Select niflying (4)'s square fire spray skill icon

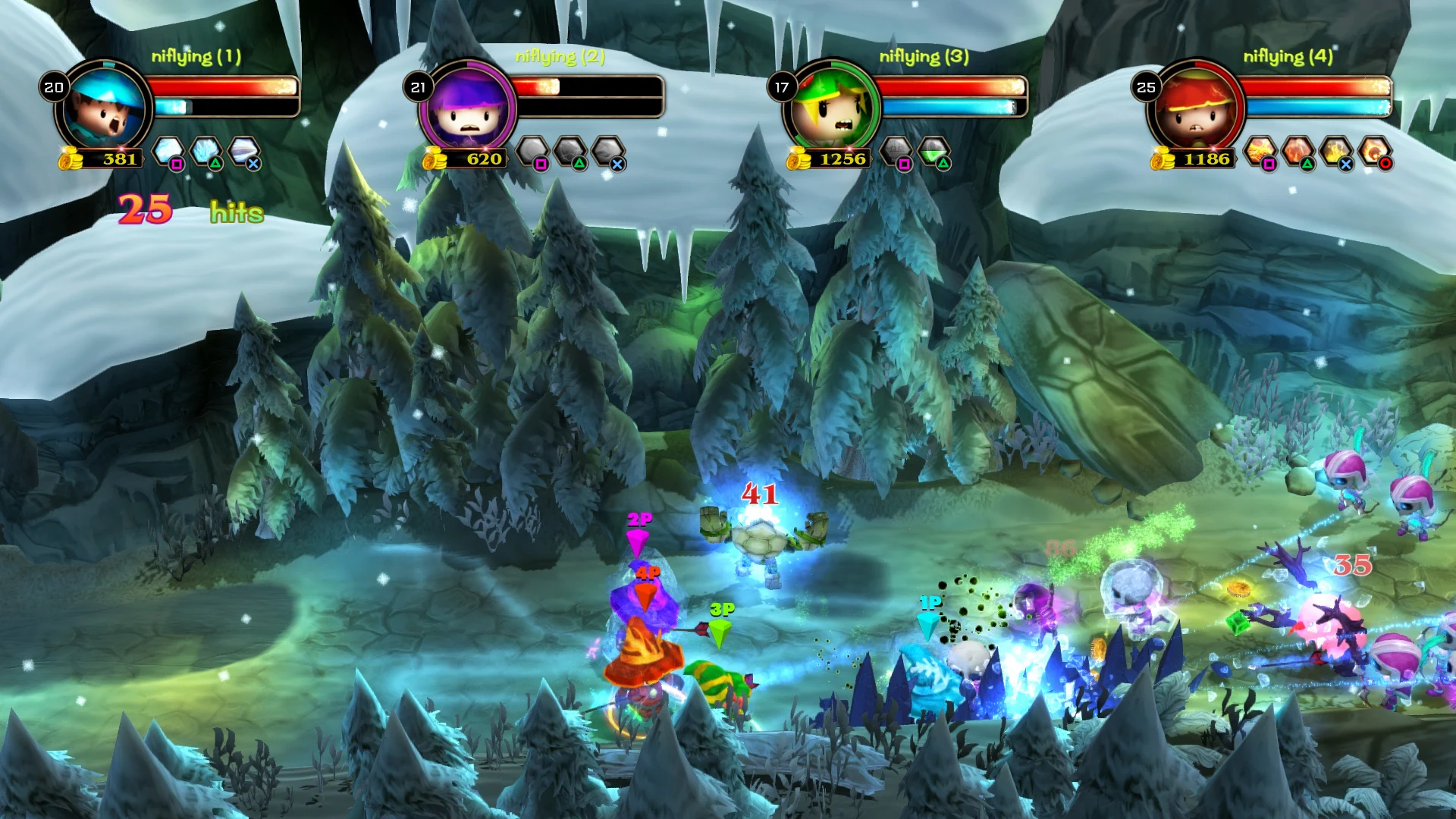click(x=1260, y=149)
